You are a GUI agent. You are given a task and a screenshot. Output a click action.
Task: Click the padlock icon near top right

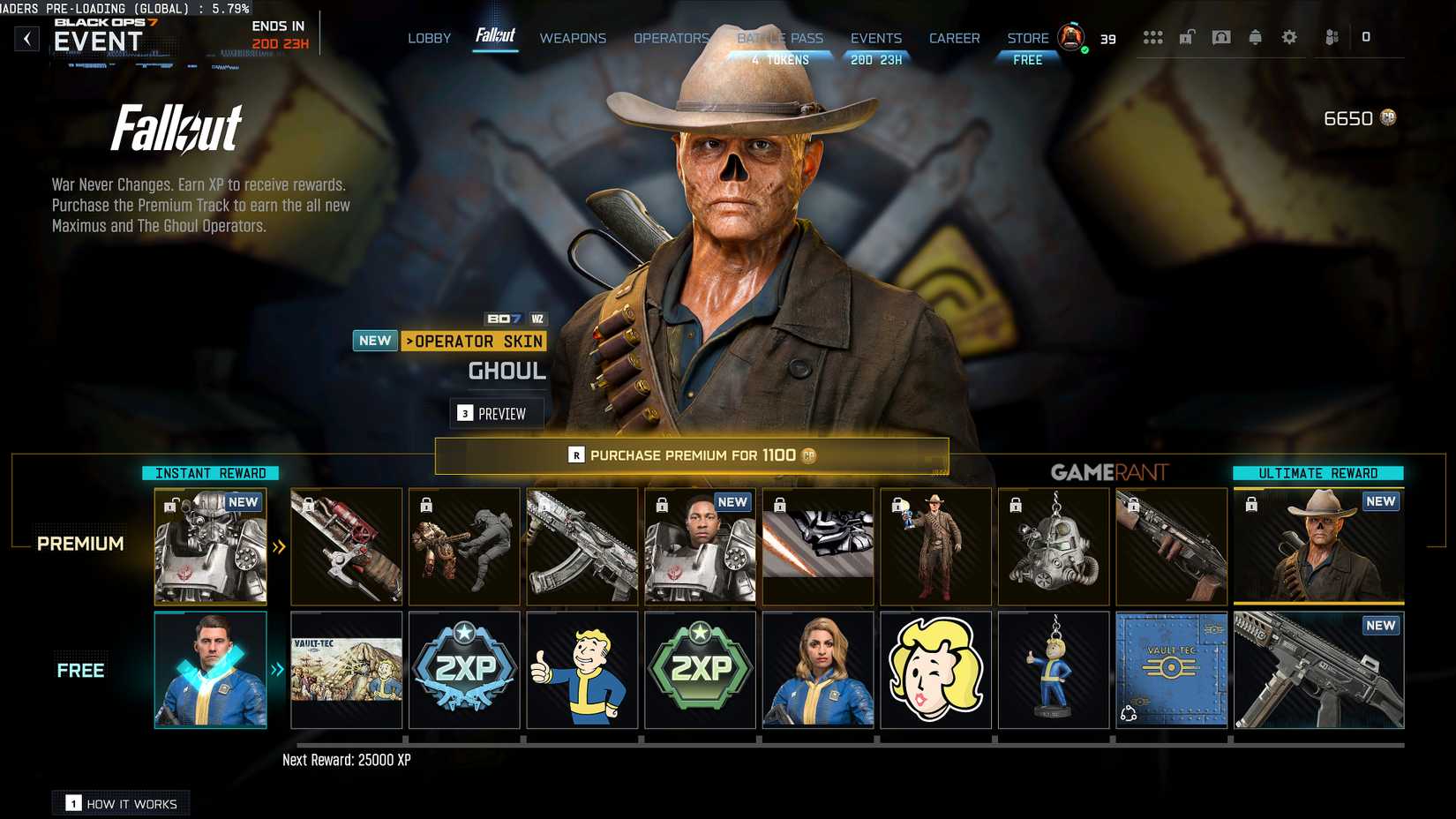pyautogui.click(x=1187, y=37)
